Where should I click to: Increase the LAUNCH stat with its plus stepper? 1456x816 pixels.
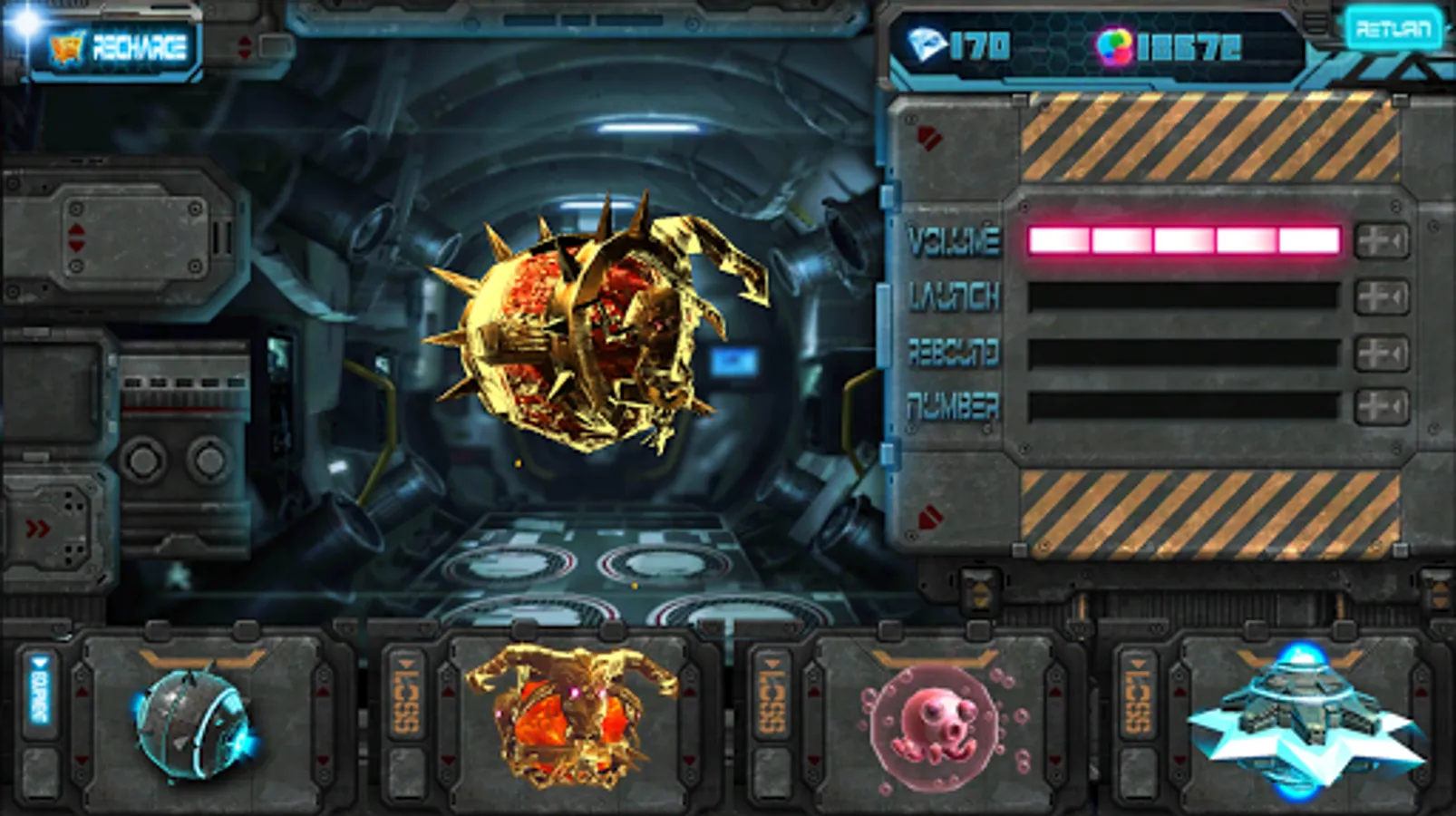click(1371, 296)
